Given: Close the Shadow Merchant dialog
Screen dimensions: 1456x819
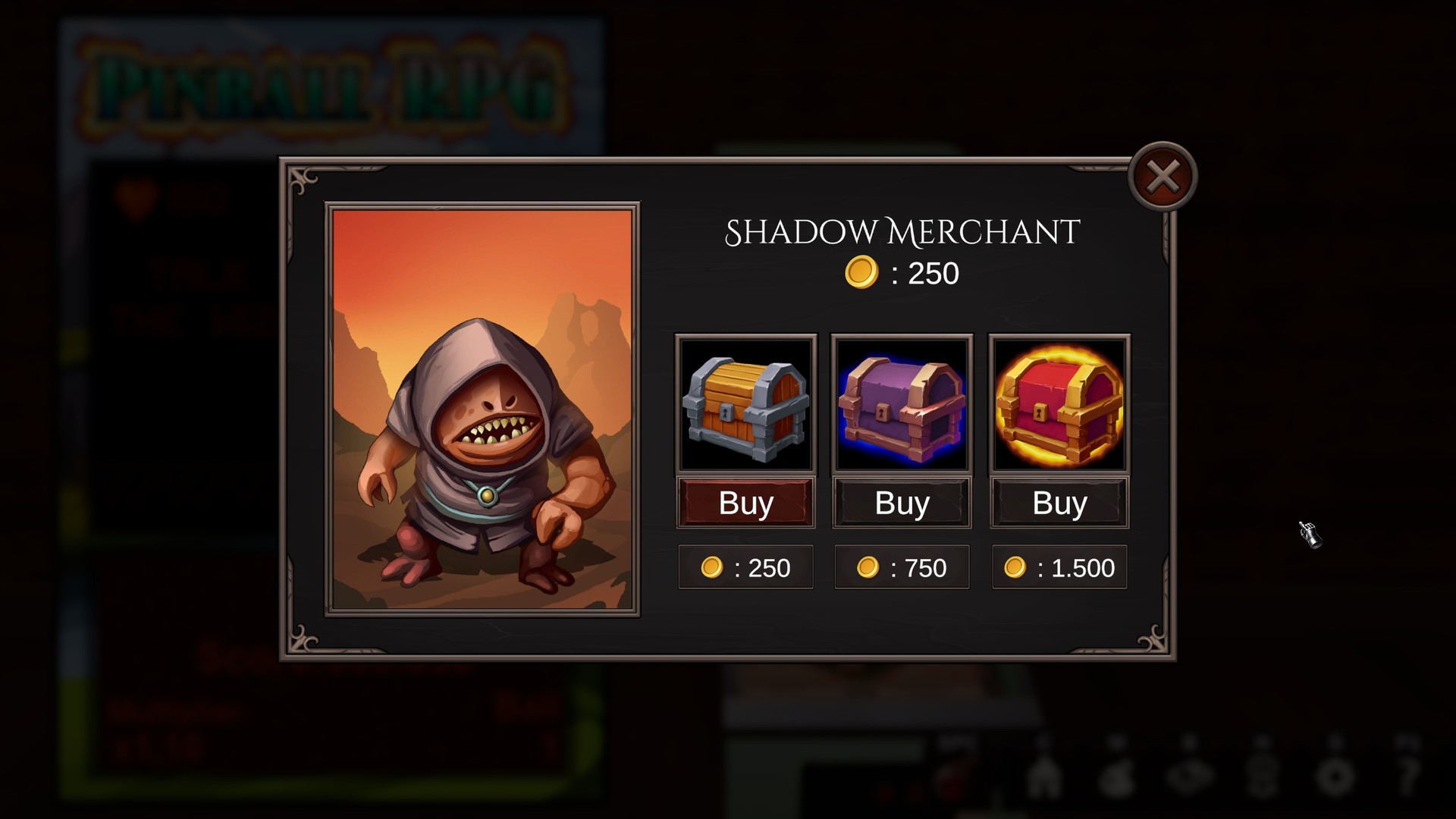Looking at the screenshot, I should [x=1163, y=175].
